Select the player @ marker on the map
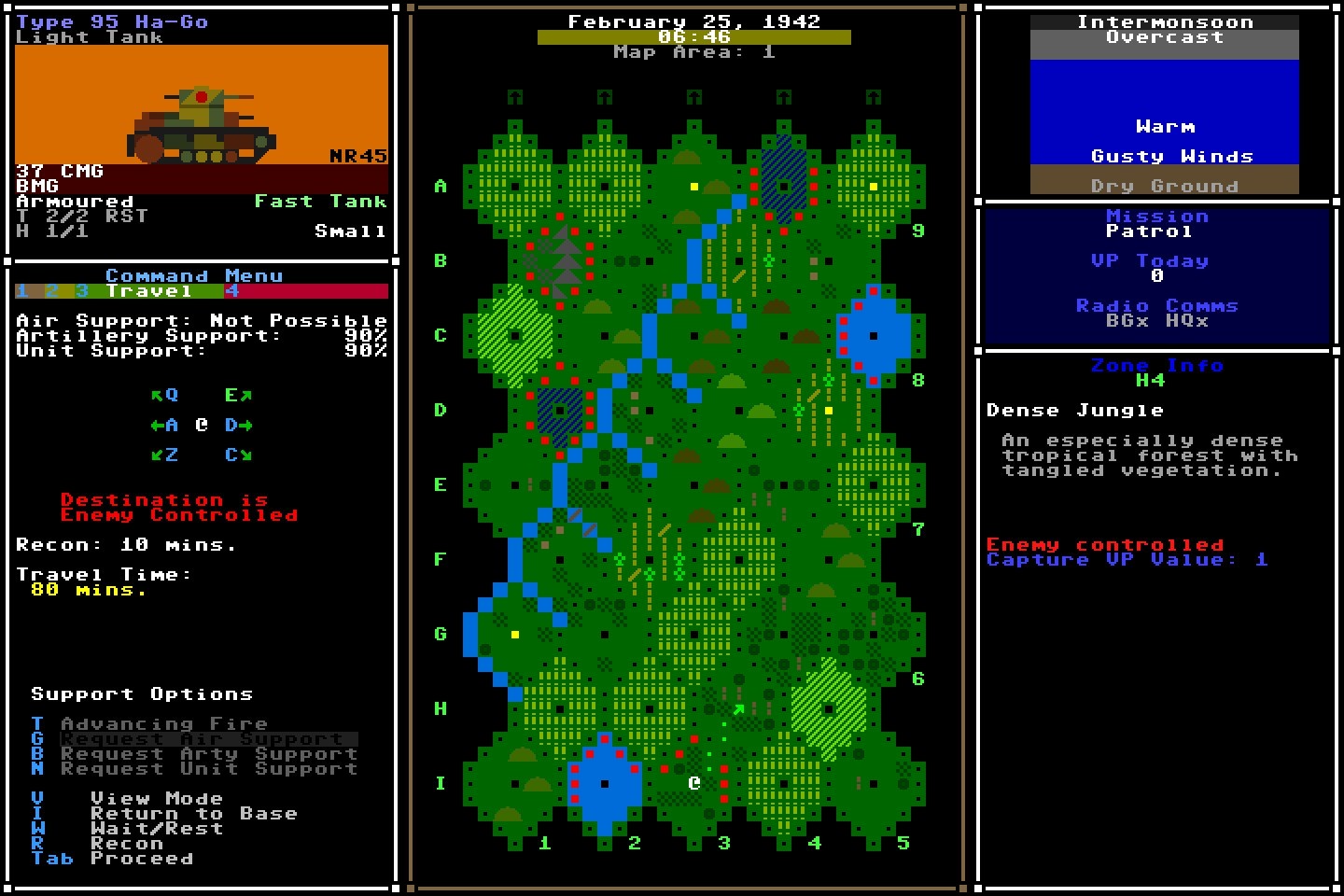Viewport: 1344px width, 896px height. pos(693,782)
